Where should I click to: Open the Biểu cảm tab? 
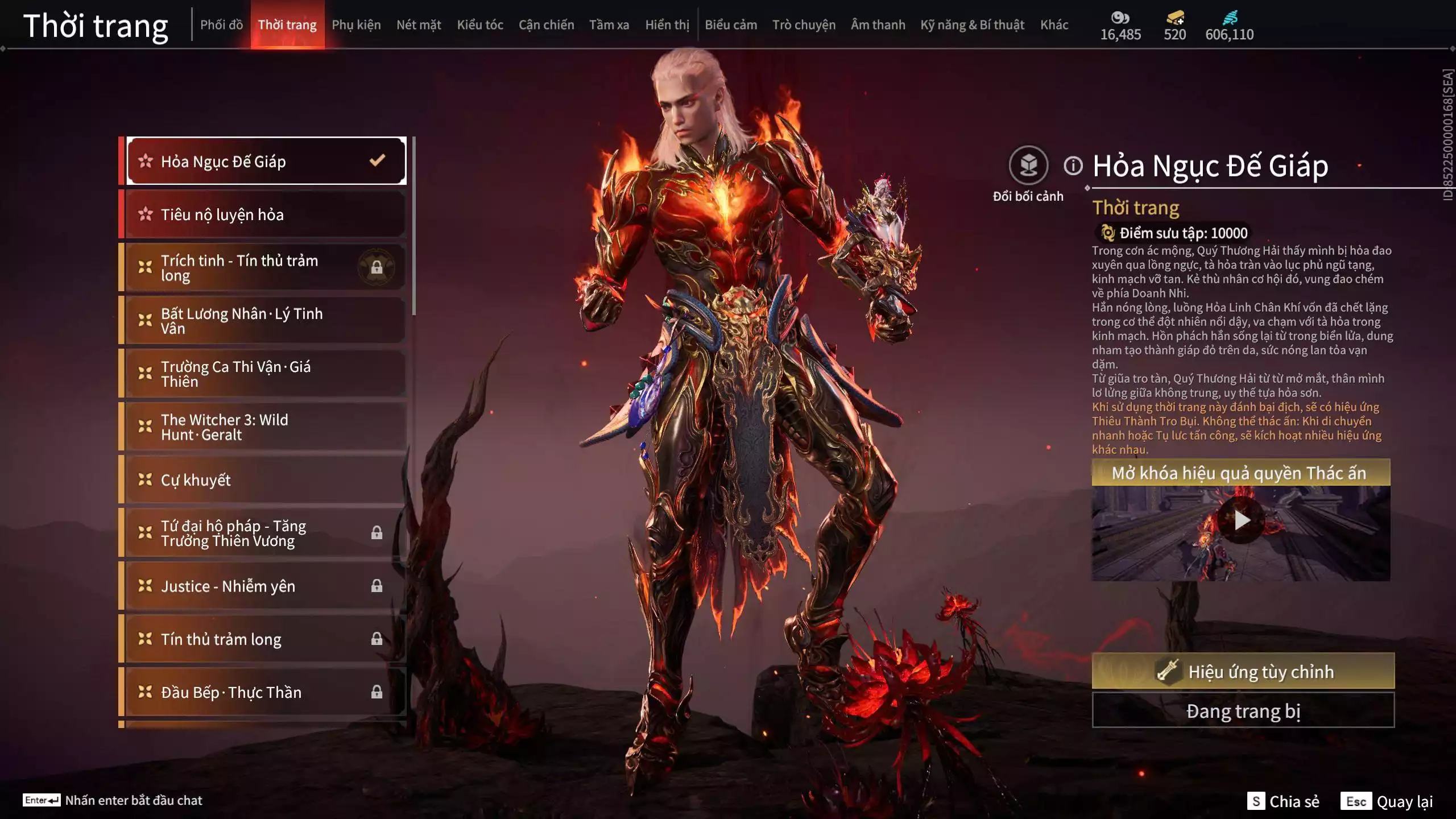click(731, 25)
